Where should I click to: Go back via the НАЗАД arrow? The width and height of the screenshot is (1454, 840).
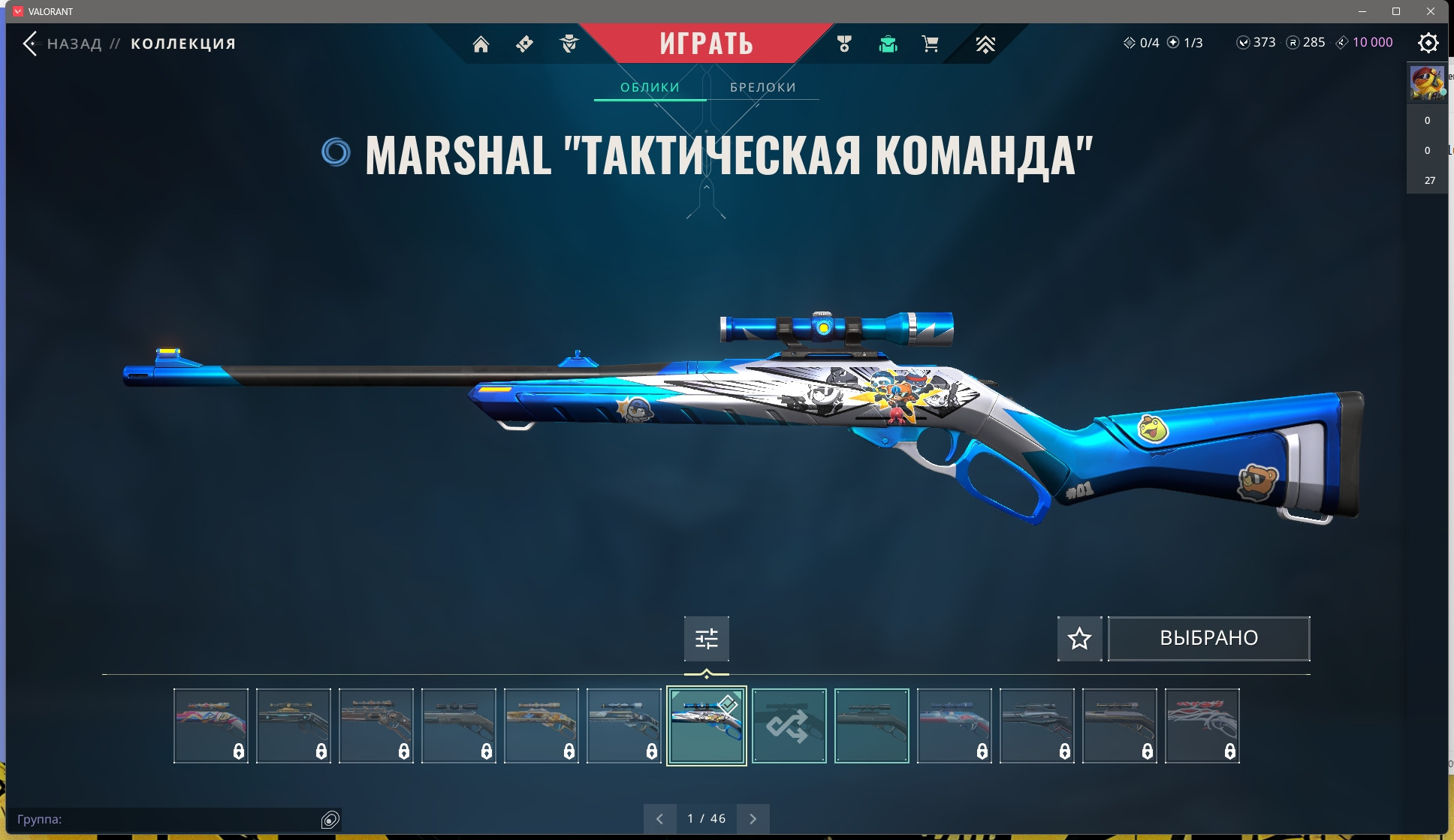(30, 44)
